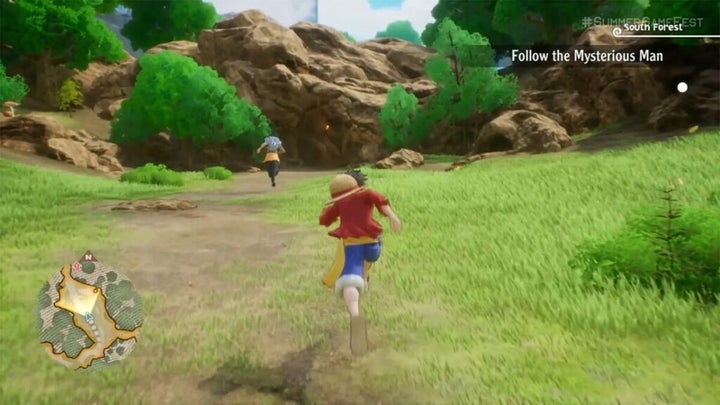This screenshot has width=720, height=405.
Task: Select the Follow the Mysterious Man objective
Action: [x=587, y=57]
